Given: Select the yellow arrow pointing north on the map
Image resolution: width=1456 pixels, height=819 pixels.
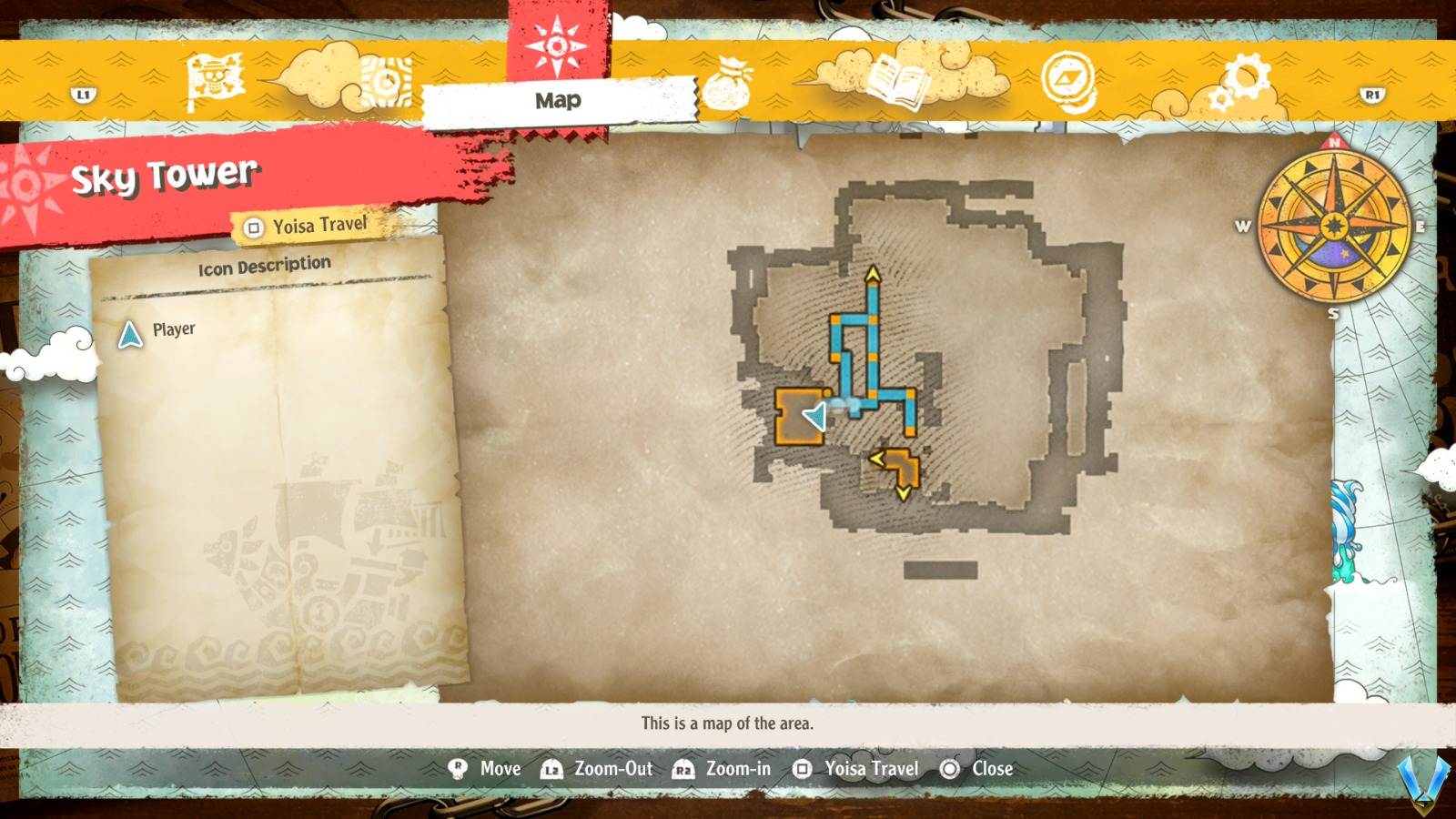Looking at the screenshot, I should 871,273.
